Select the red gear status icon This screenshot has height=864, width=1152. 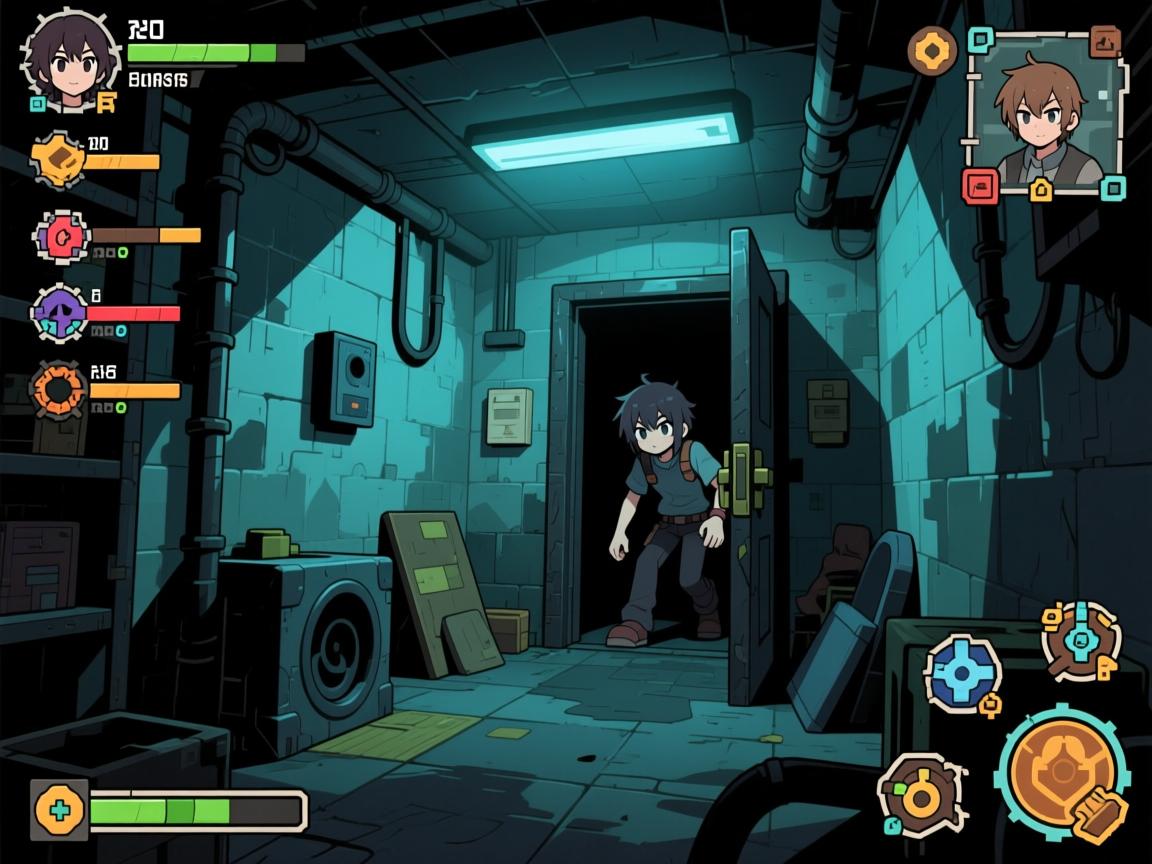click(62, 236)
